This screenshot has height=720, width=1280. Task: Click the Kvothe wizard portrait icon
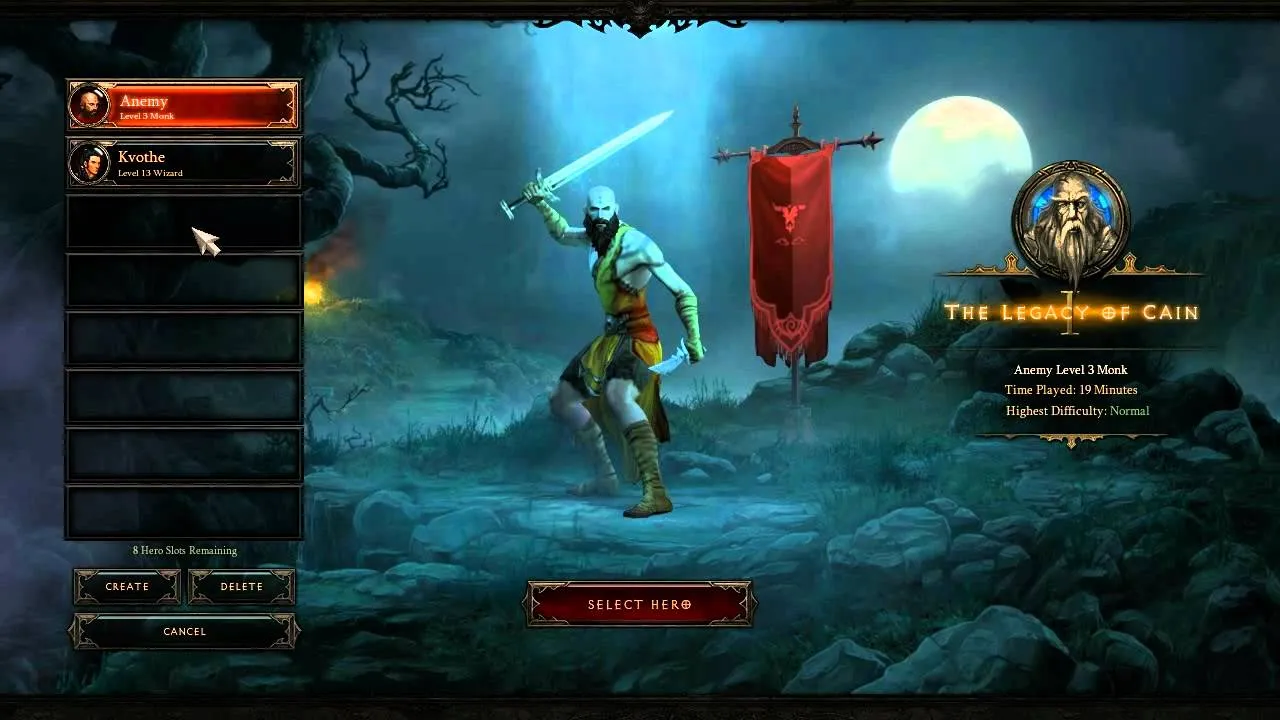pyautogui.click(x=88, y=162)
